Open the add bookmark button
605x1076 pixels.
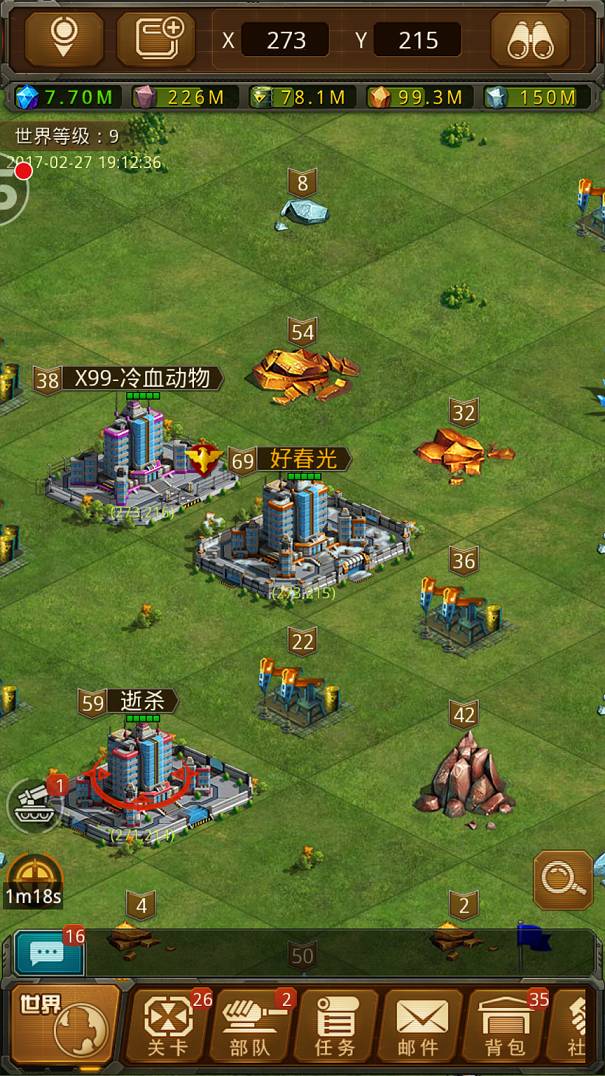pos(156,39)
